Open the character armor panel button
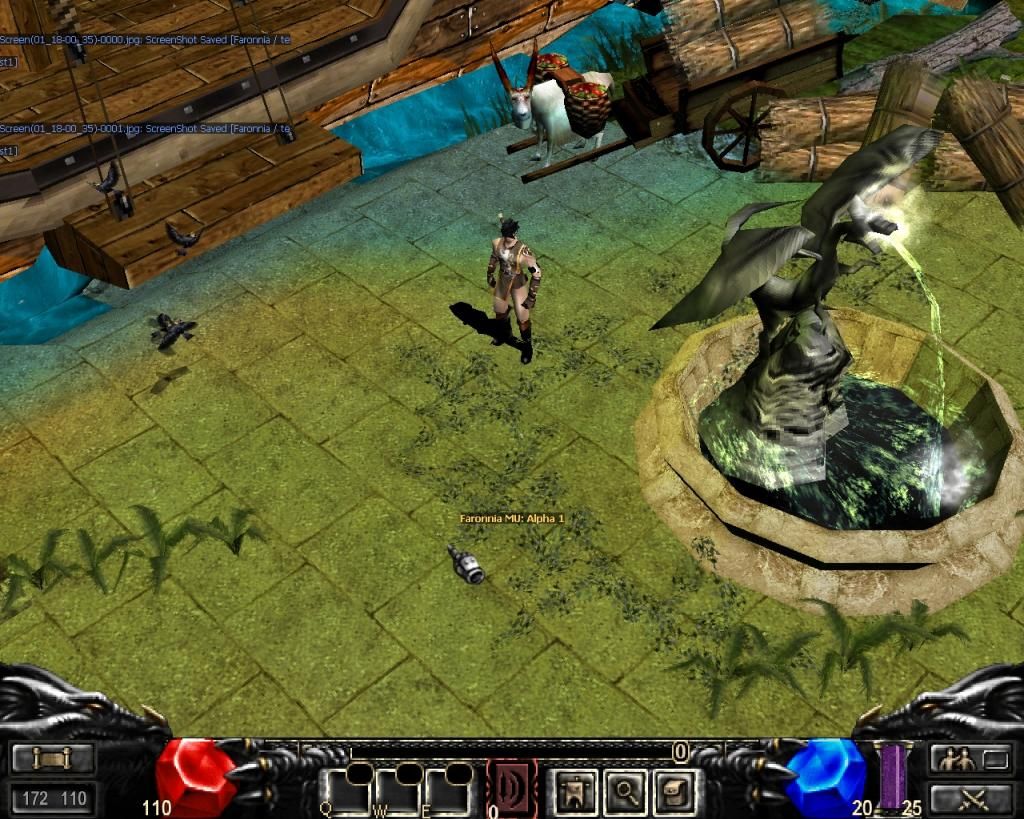1024x819 pixels. coord(575,792)
